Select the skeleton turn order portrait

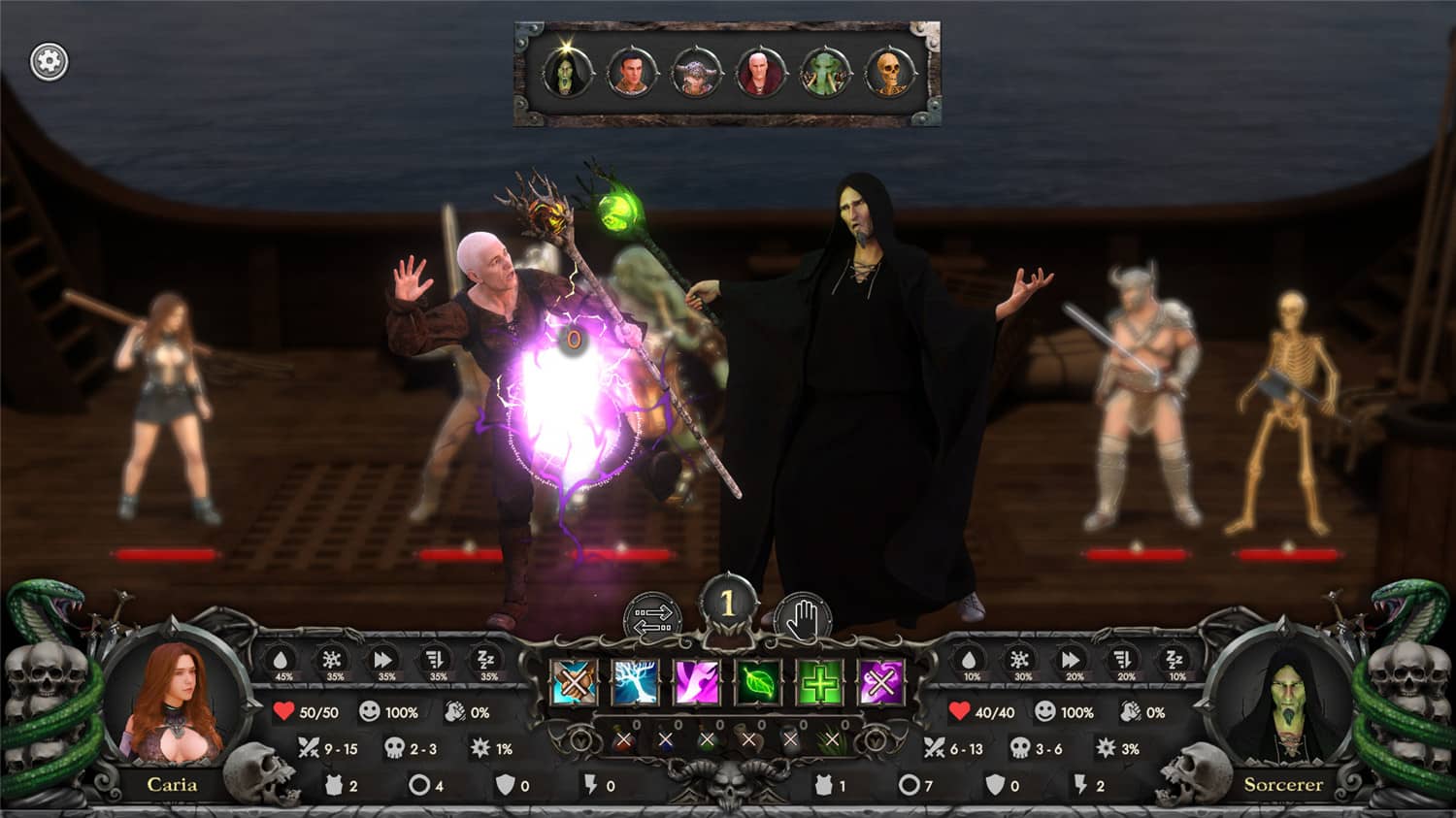pyautogui.click(x=889, y=74)
